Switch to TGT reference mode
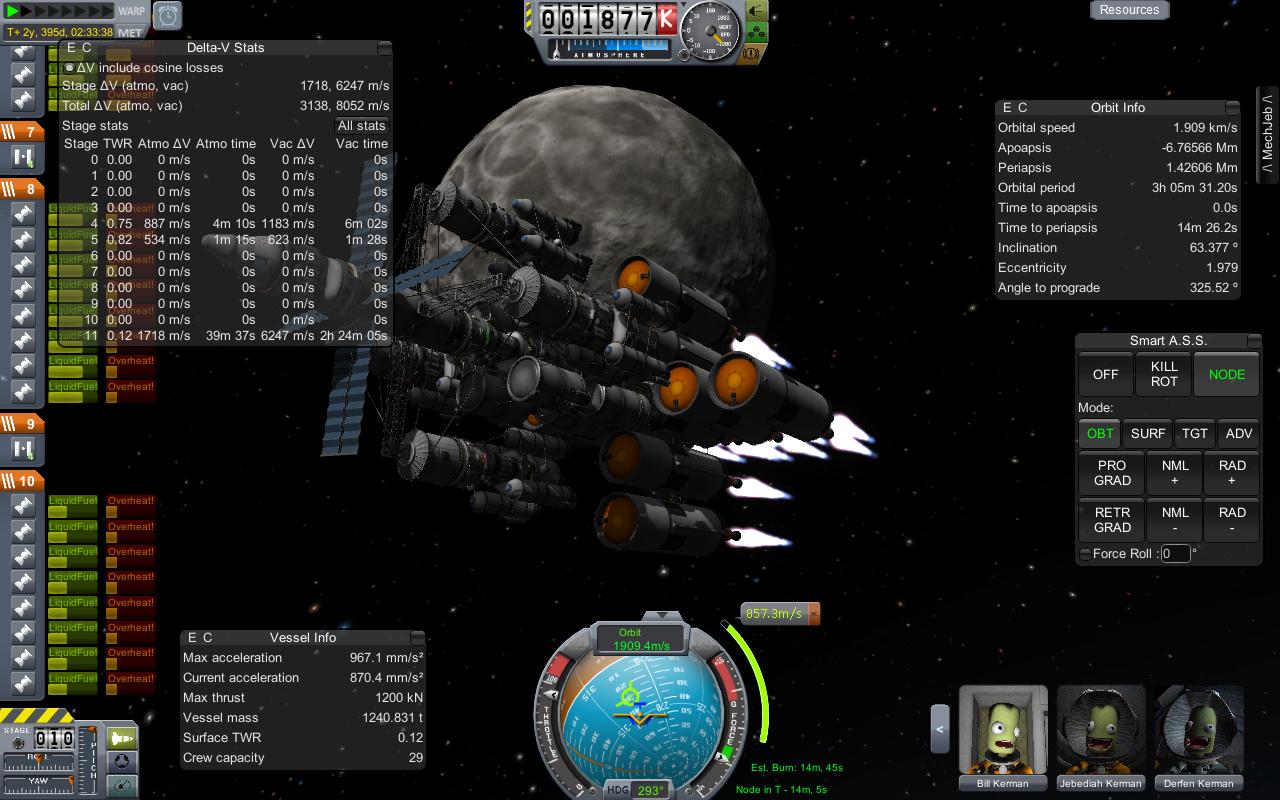 (x=1195, y=433)
